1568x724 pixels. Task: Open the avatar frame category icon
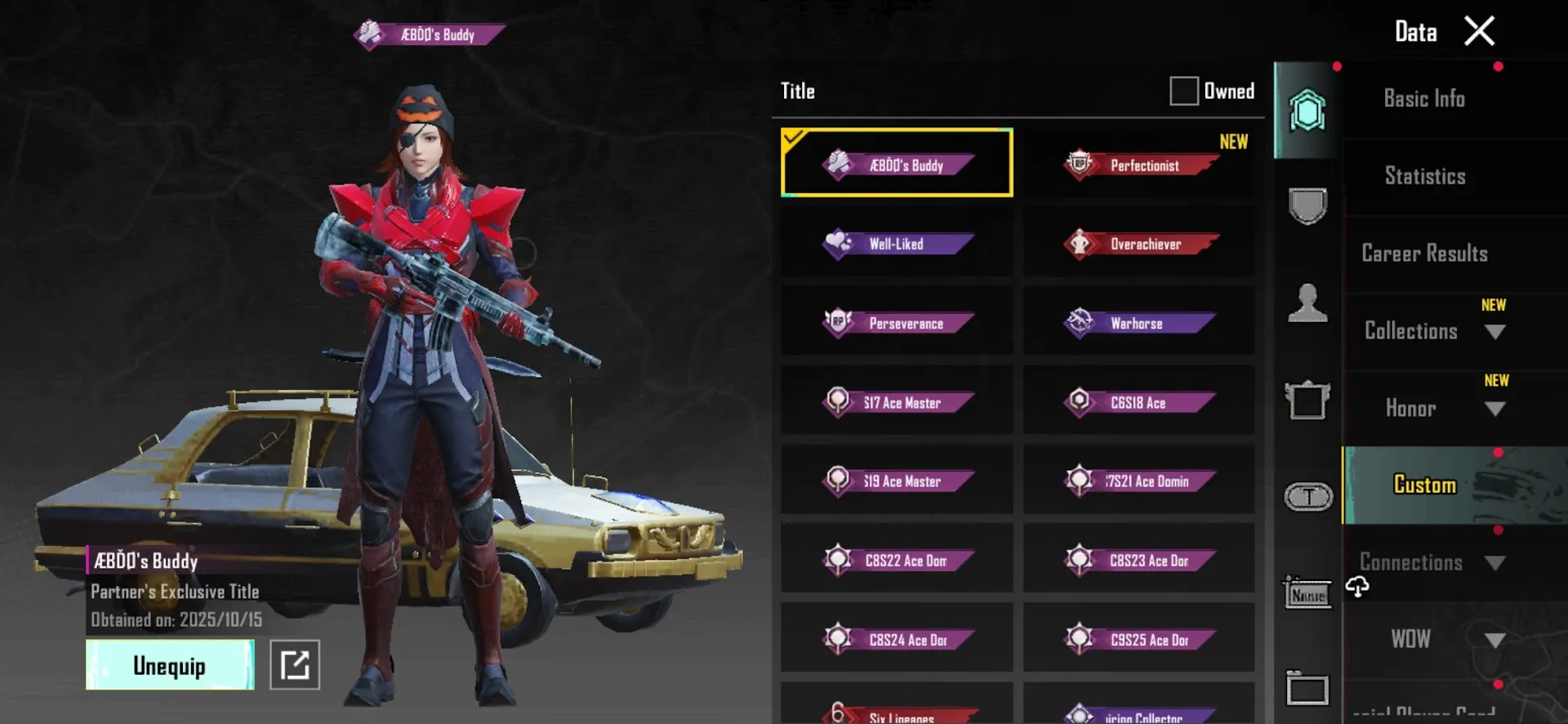pyautogui.click(x=1307, y=400)
